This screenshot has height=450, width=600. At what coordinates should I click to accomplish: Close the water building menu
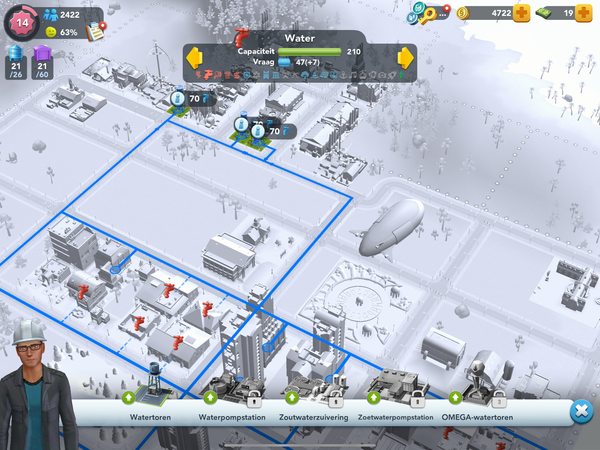coord(580,411)
